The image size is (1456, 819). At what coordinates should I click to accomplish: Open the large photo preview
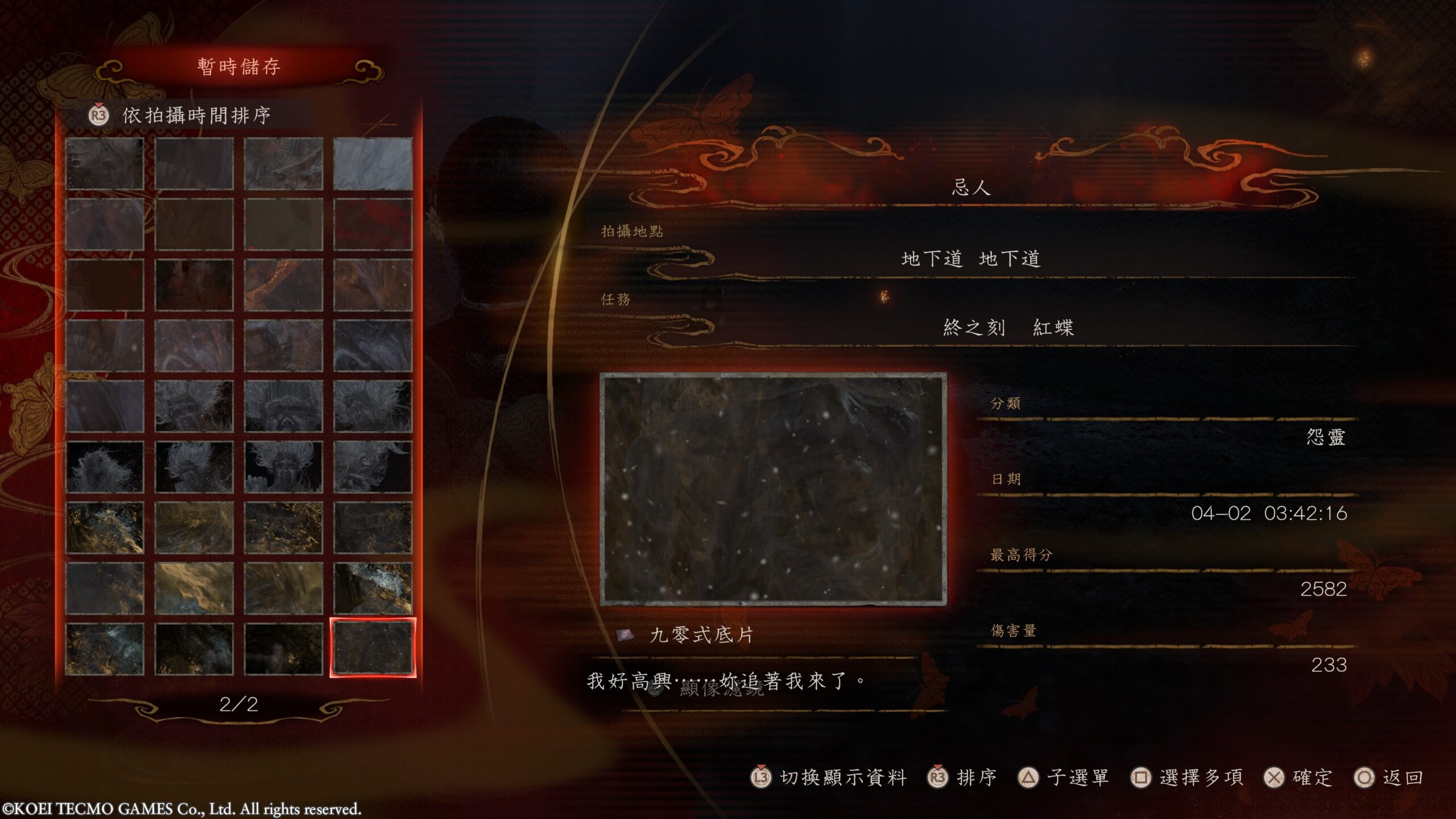773,489
